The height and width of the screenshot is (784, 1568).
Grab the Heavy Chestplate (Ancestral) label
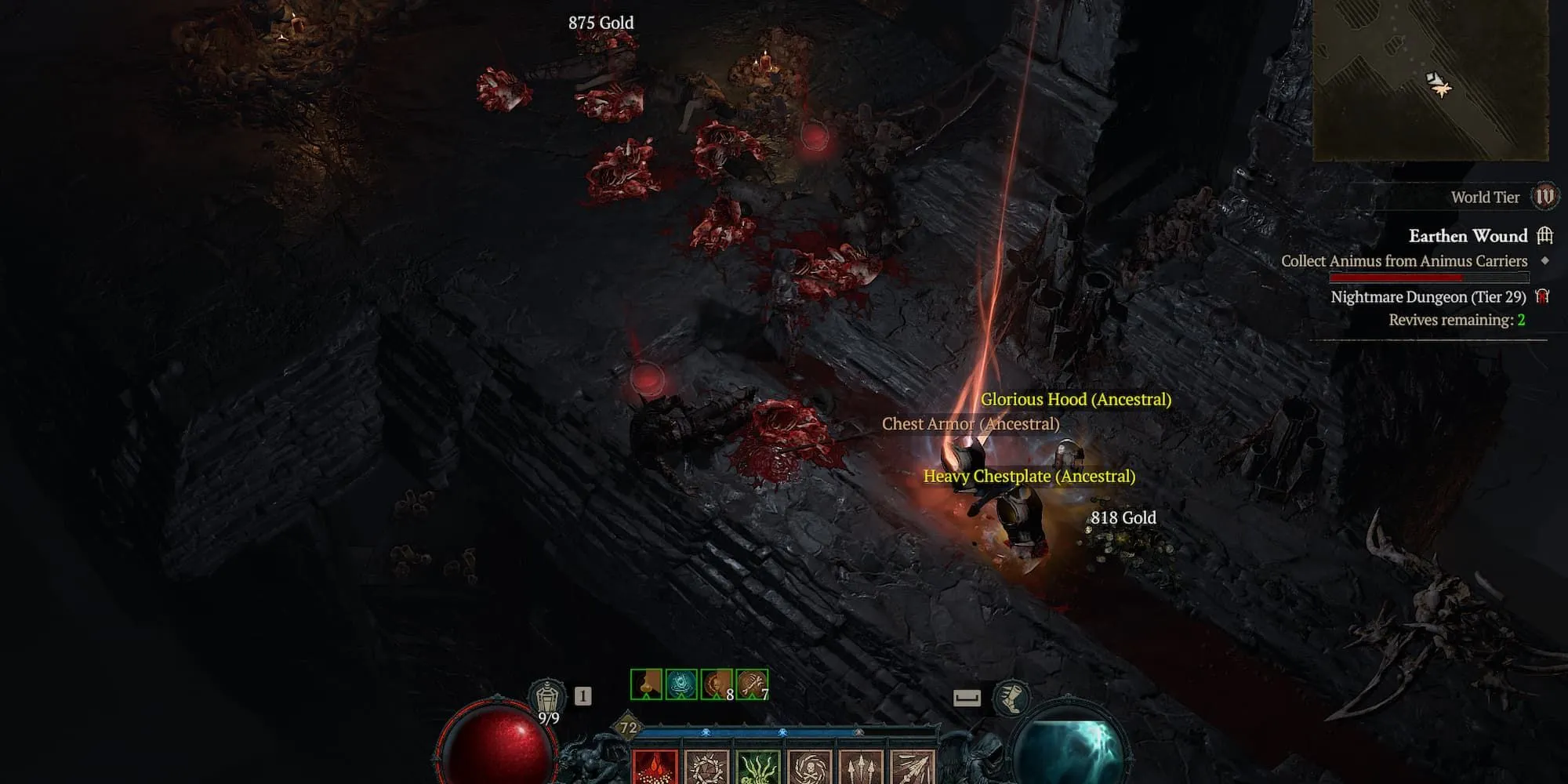click(1029, 476)
